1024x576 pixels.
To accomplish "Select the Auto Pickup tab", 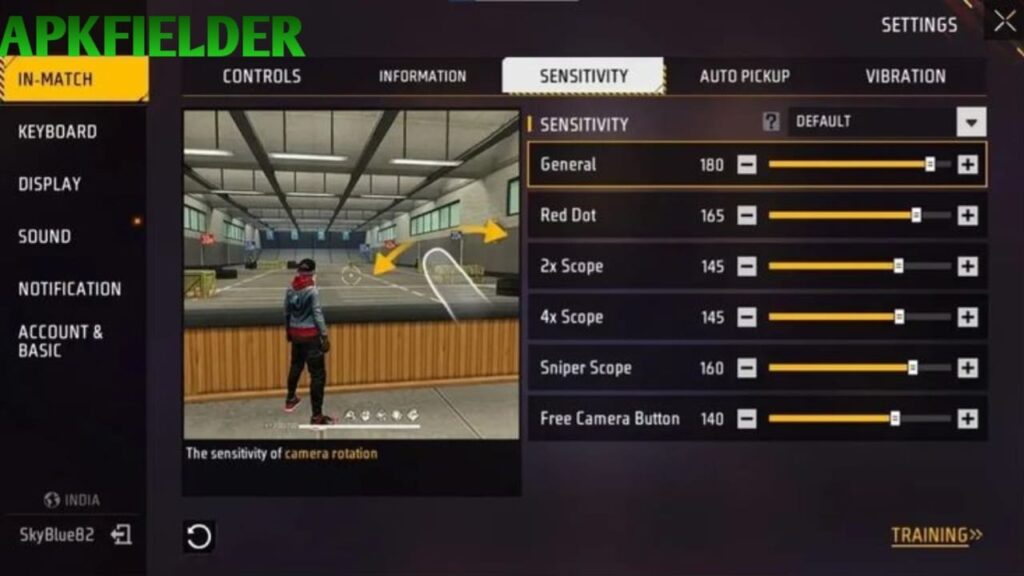I will (744, 76).
